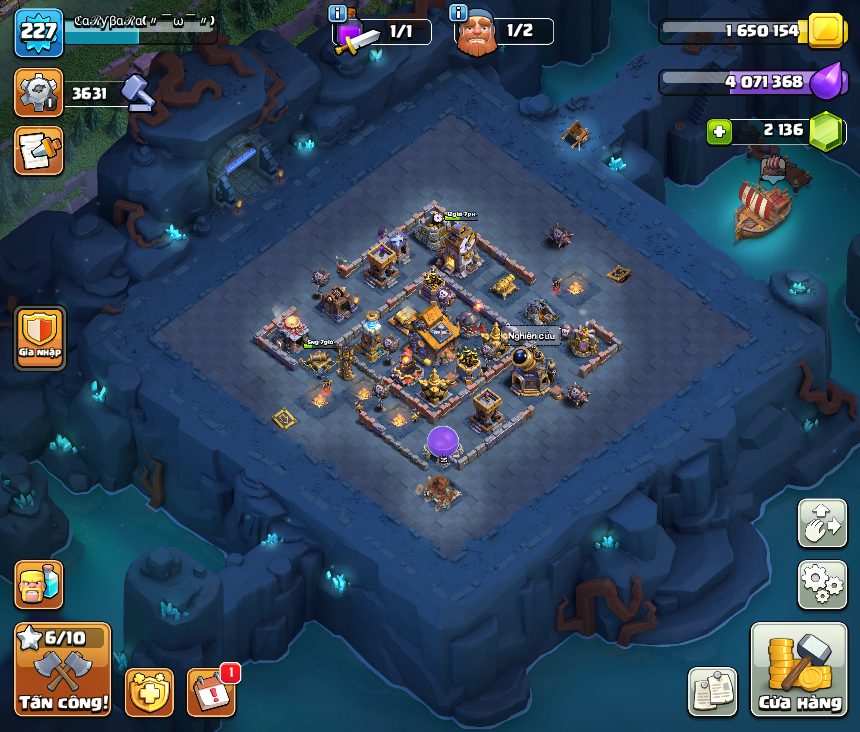Open the clipboard notes beside the shop

712,692
